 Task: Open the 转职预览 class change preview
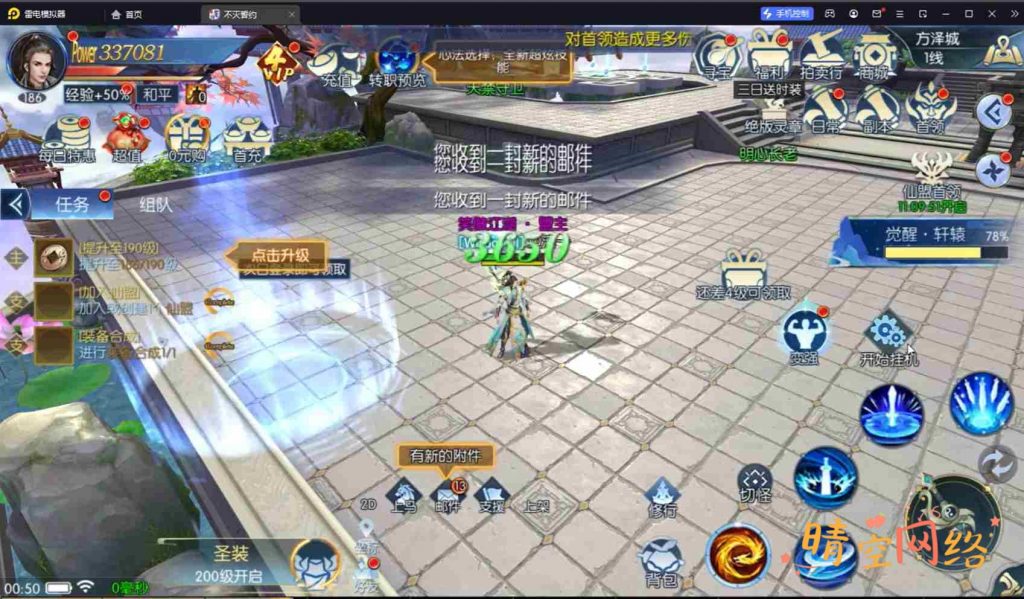[397, 62]
